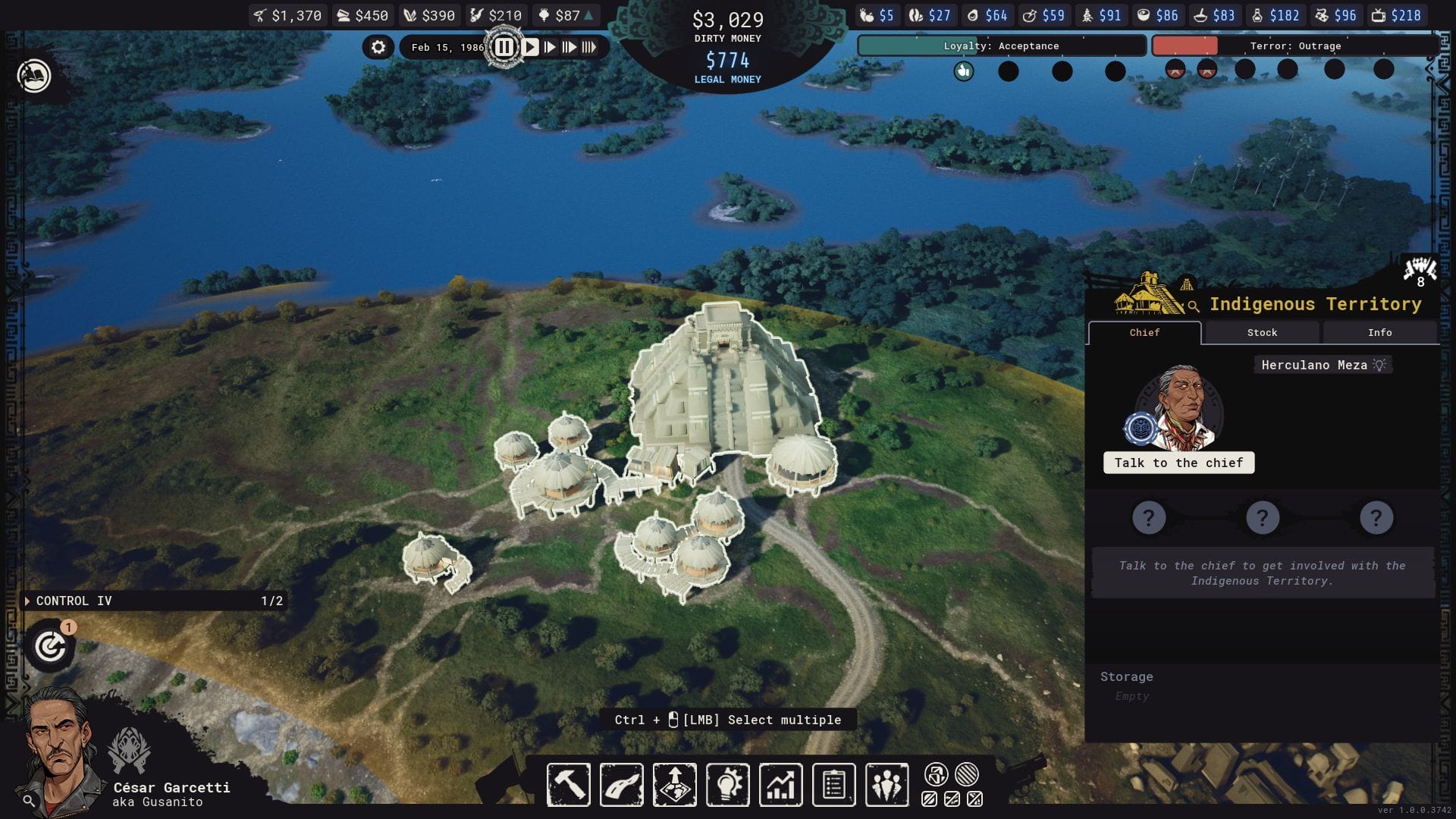Open the clipboard tasks panel
The image size is (1456, 819).
(x=833, y=785)
